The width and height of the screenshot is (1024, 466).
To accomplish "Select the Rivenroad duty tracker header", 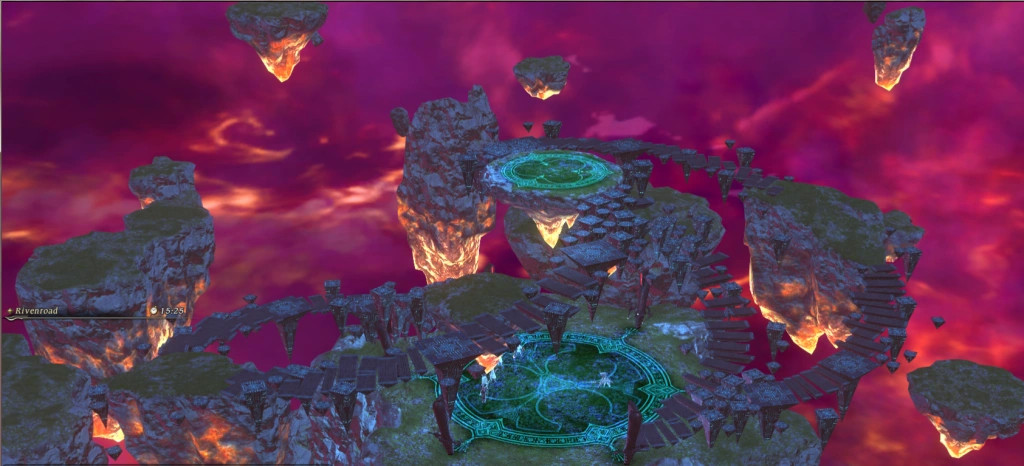I will pyautogui.click(x=37, y=311).
